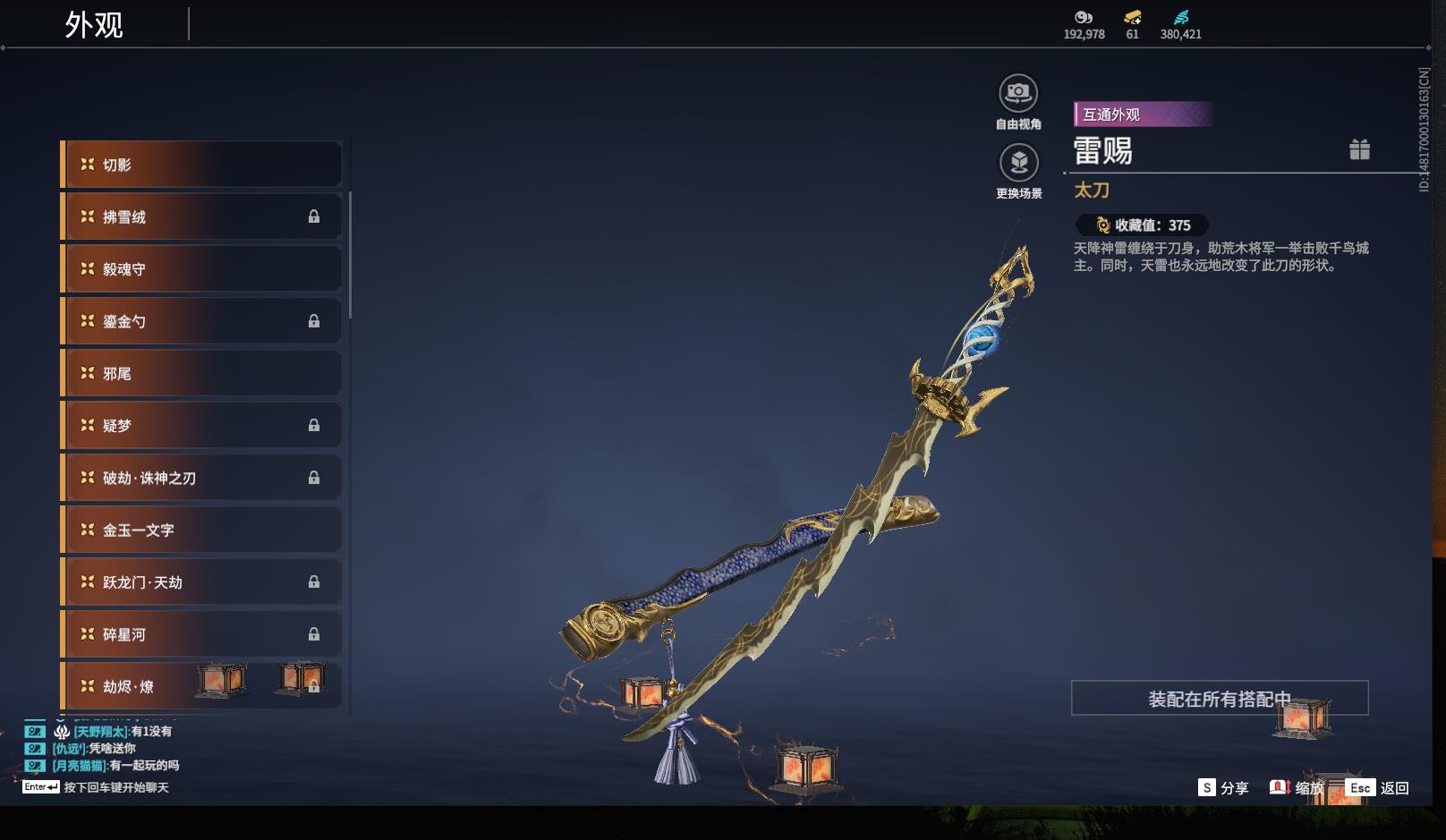This screenshot has height=840, width=1446.
Task: Pick the 鎏金勺 skin row
Action: pyautogui.click(x=201, y=321)
